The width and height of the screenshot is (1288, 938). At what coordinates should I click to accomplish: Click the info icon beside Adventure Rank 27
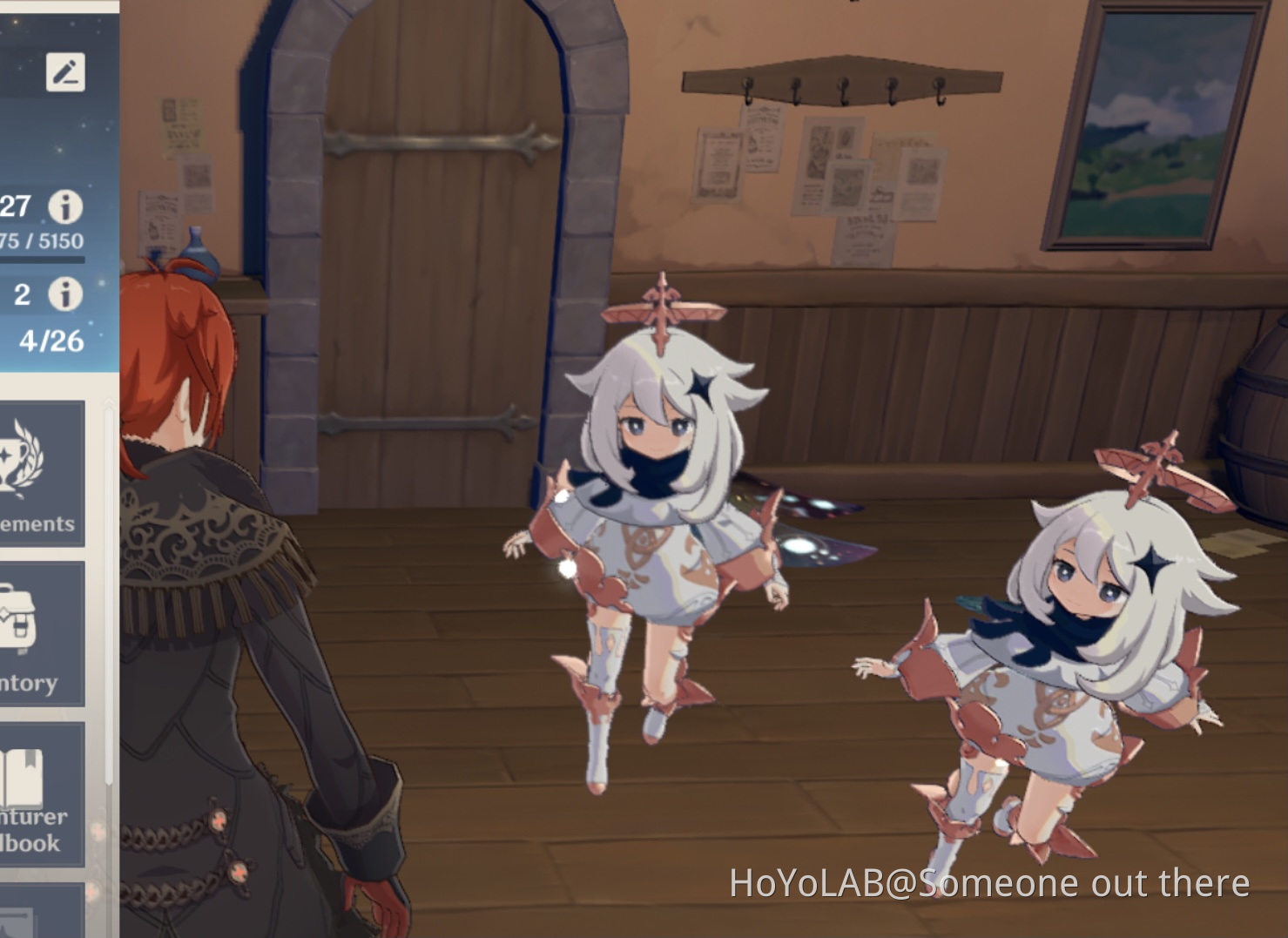pyautogui.click(x=68, y=207)
